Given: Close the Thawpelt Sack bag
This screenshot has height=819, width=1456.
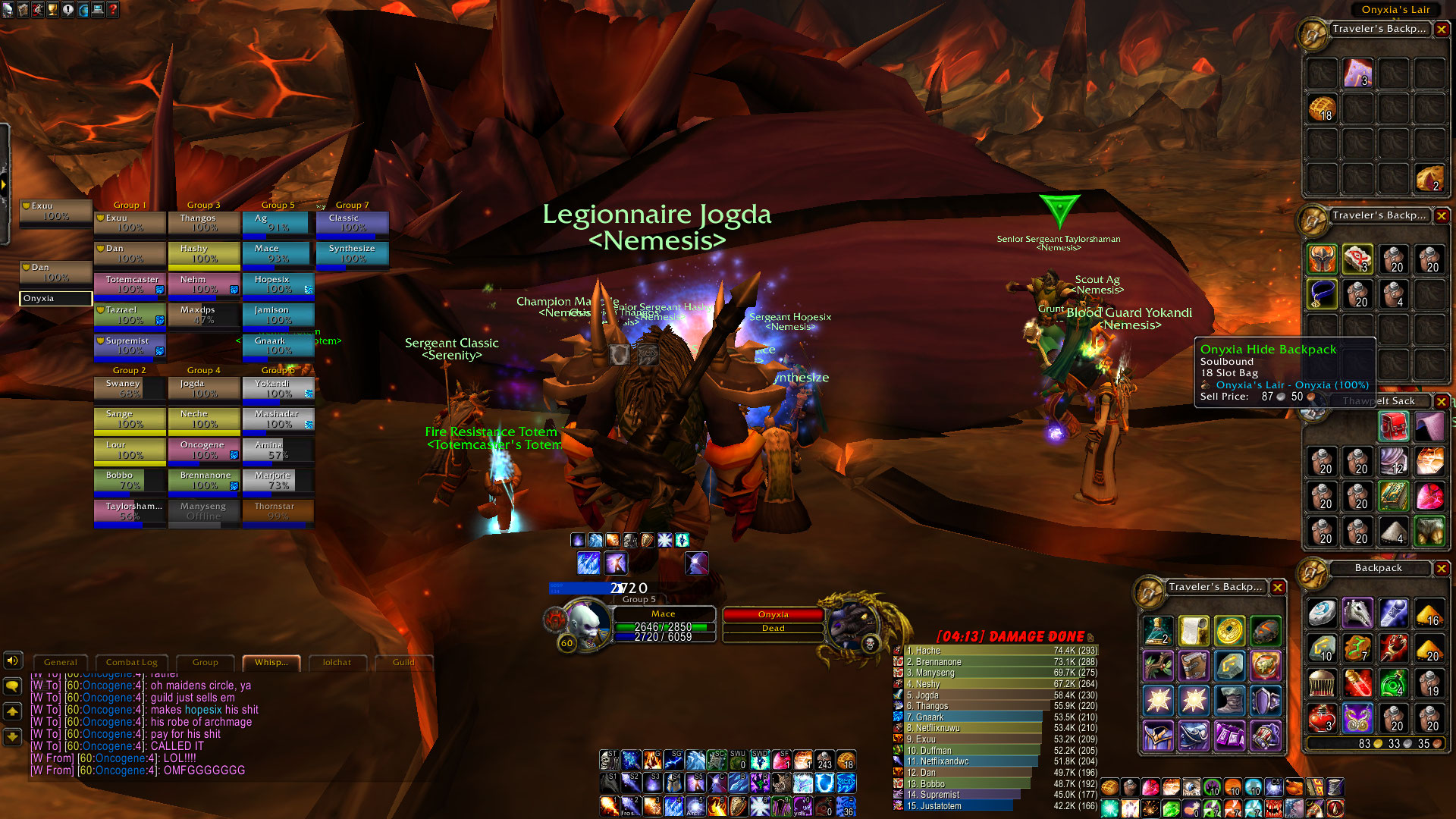Looking at the screenshot, I should (1442, 401).
